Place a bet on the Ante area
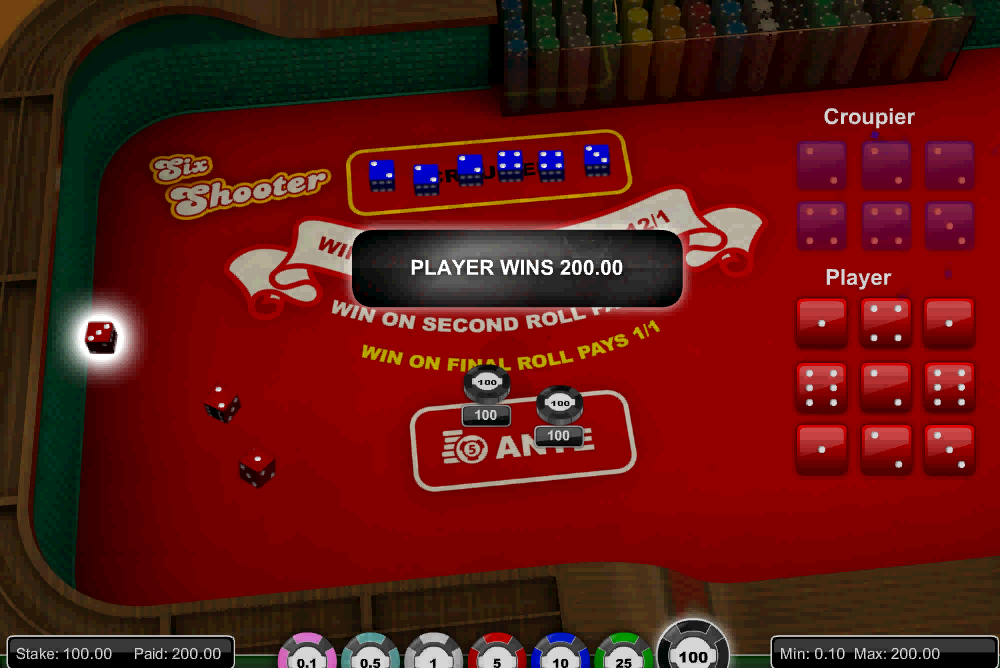Viewport: 1000px width, 668px height. [x=522, y=442]
